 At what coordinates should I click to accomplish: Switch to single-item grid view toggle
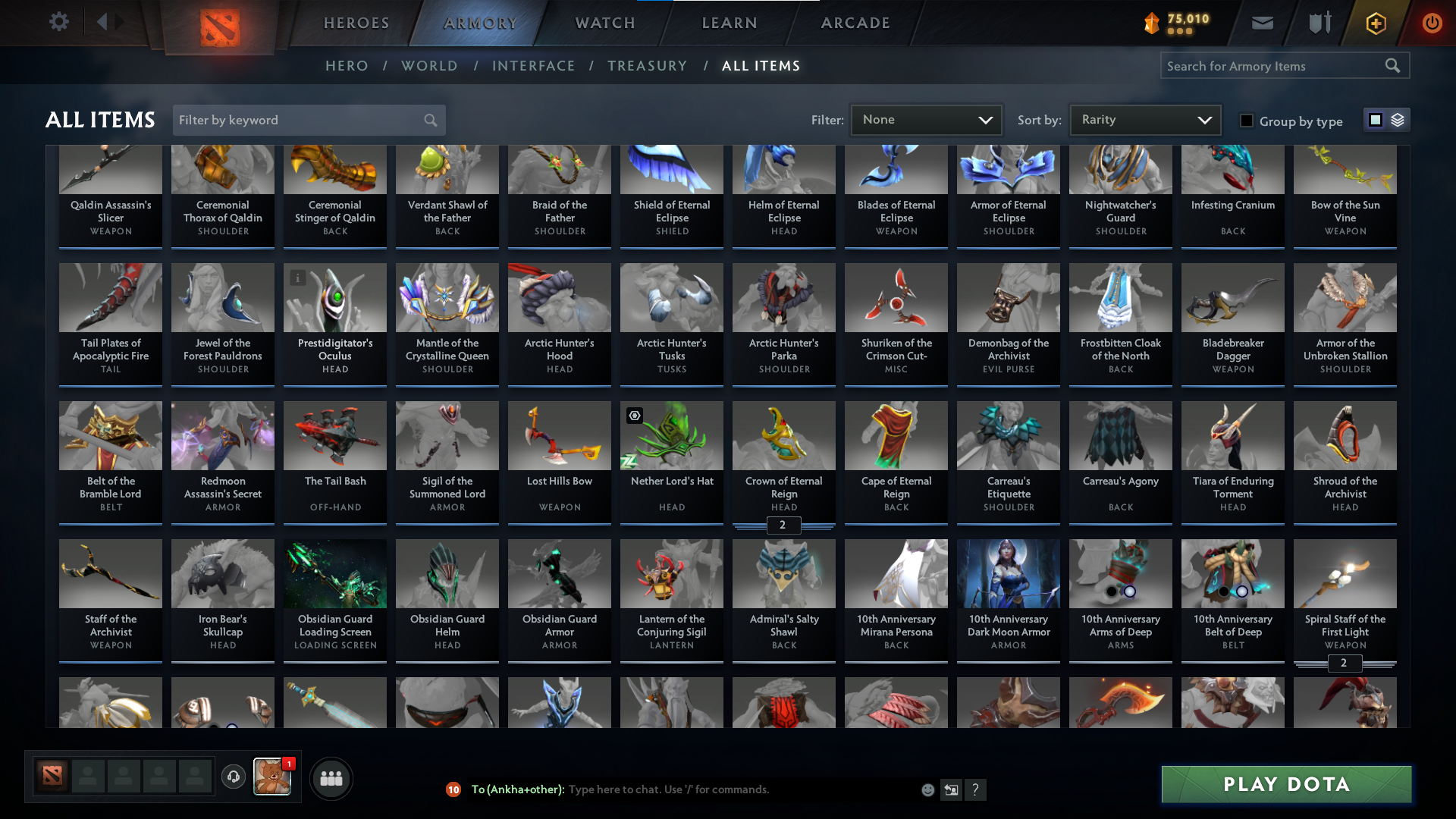pyautogui.click(x=1375, y=119)
